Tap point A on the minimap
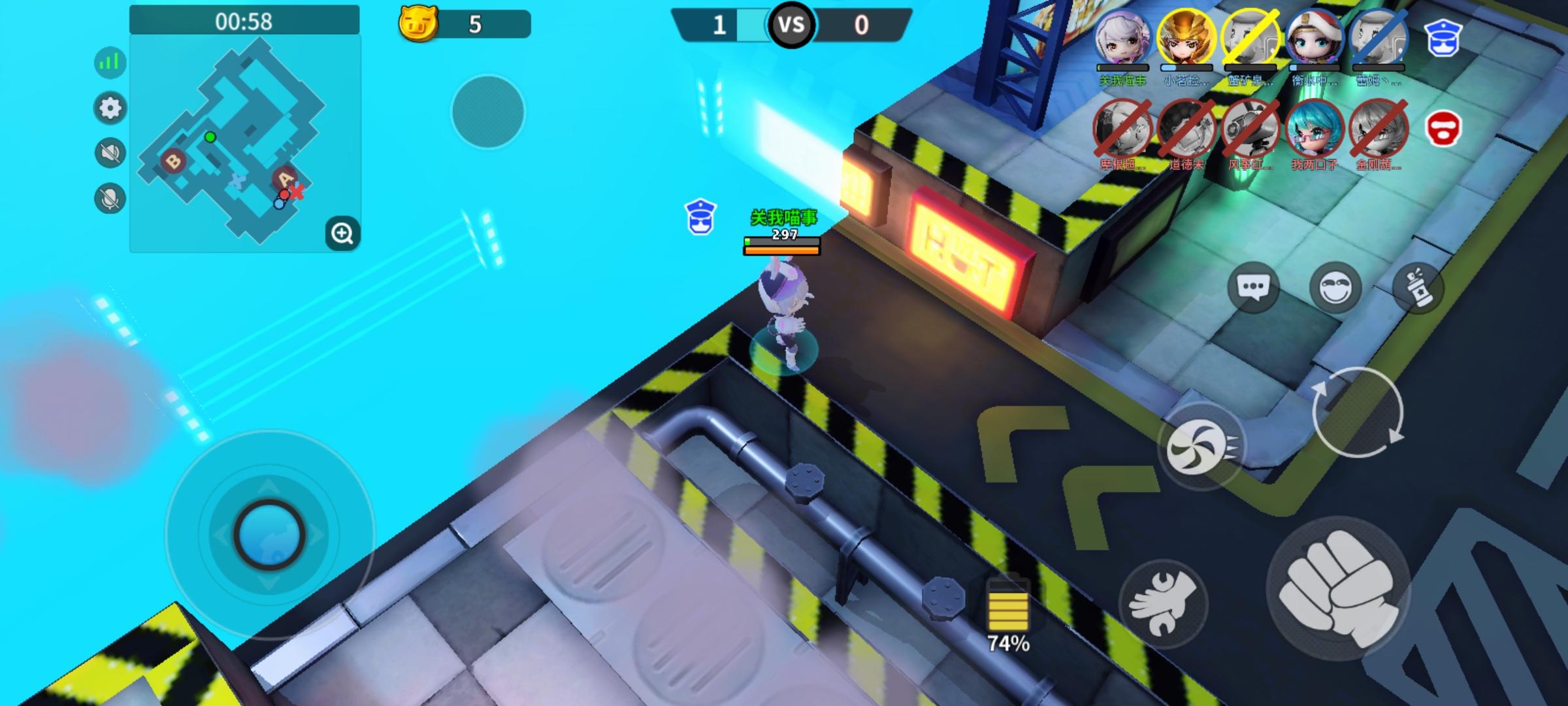This screenshot has height=706, width=1568. (284, 177)
